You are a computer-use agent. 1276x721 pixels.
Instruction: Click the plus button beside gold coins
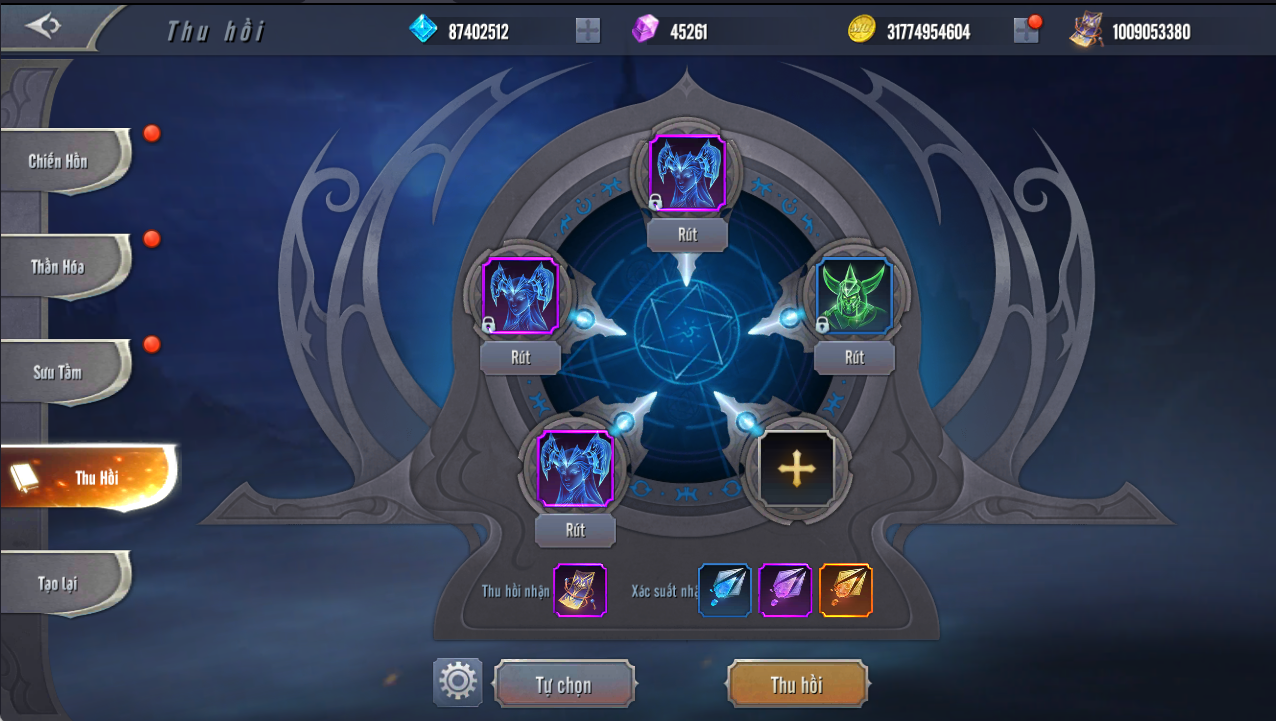point(1026,31)
